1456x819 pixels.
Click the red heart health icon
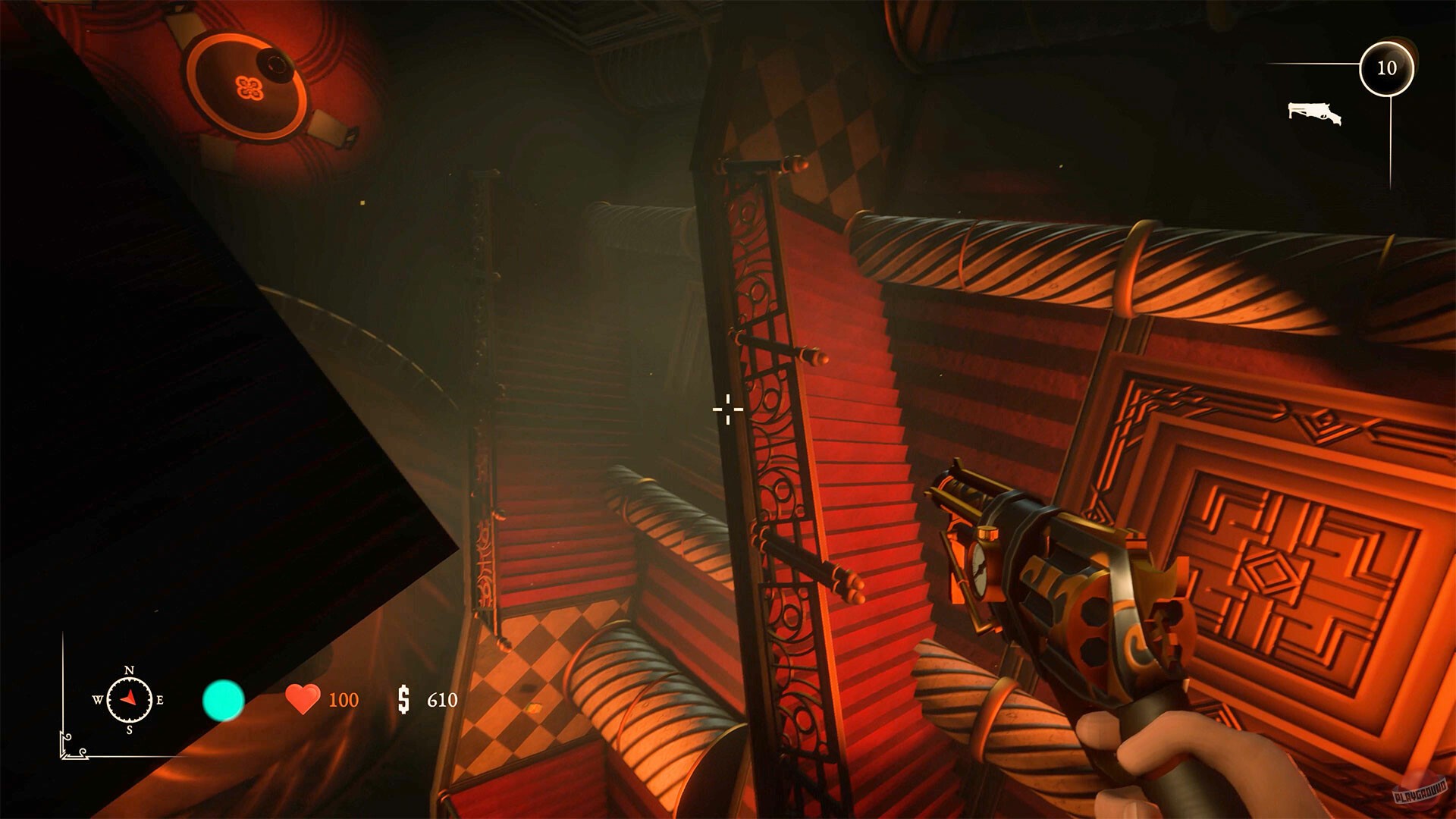(302, 698)
